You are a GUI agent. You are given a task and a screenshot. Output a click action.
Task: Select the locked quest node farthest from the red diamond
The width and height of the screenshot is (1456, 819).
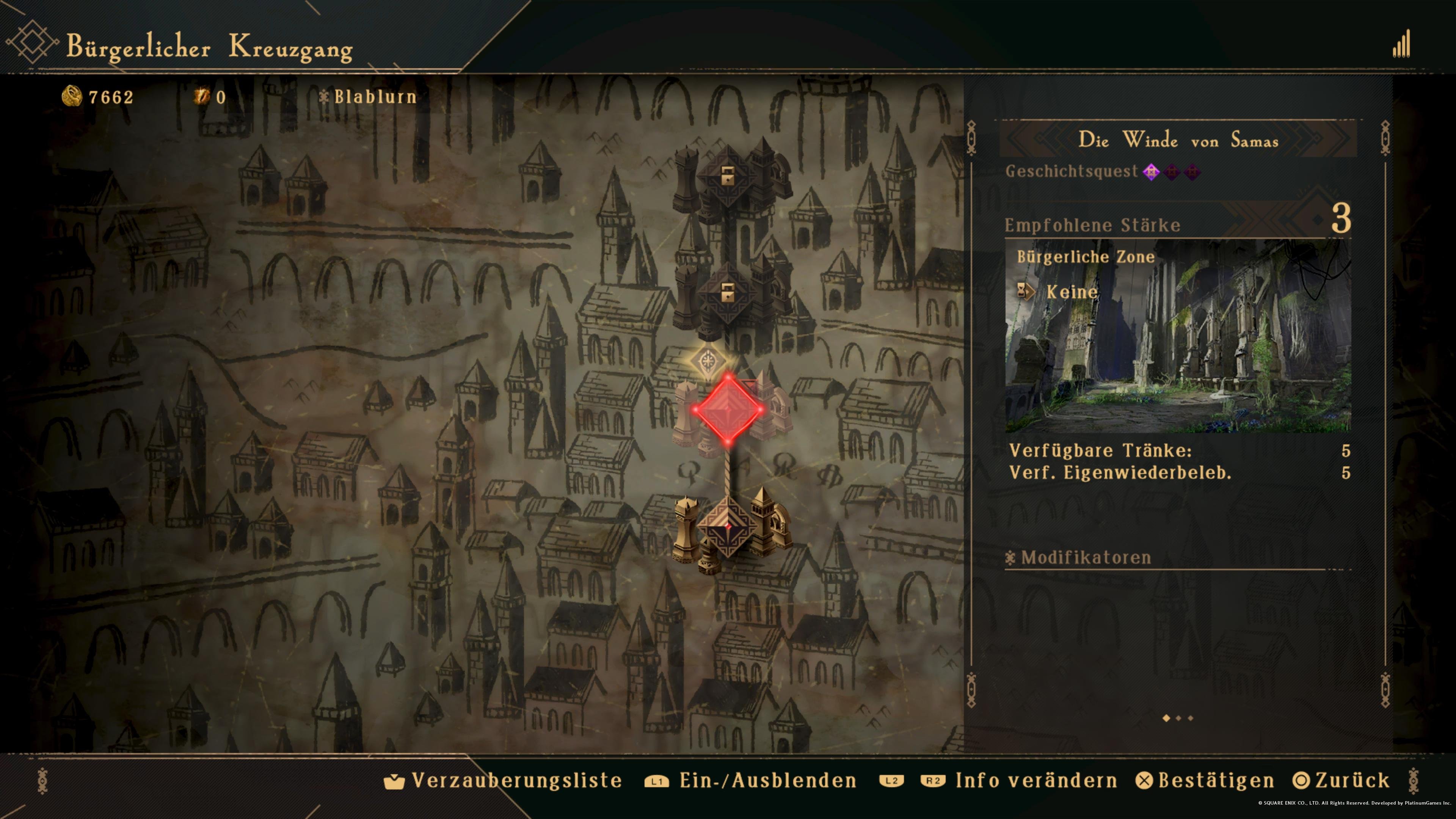[728, 176]
